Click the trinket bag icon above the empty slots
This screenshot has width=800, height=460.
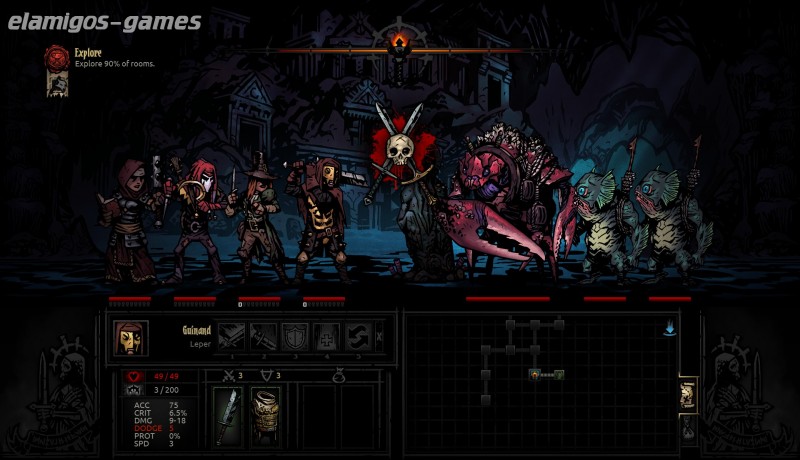click(339, 377)
